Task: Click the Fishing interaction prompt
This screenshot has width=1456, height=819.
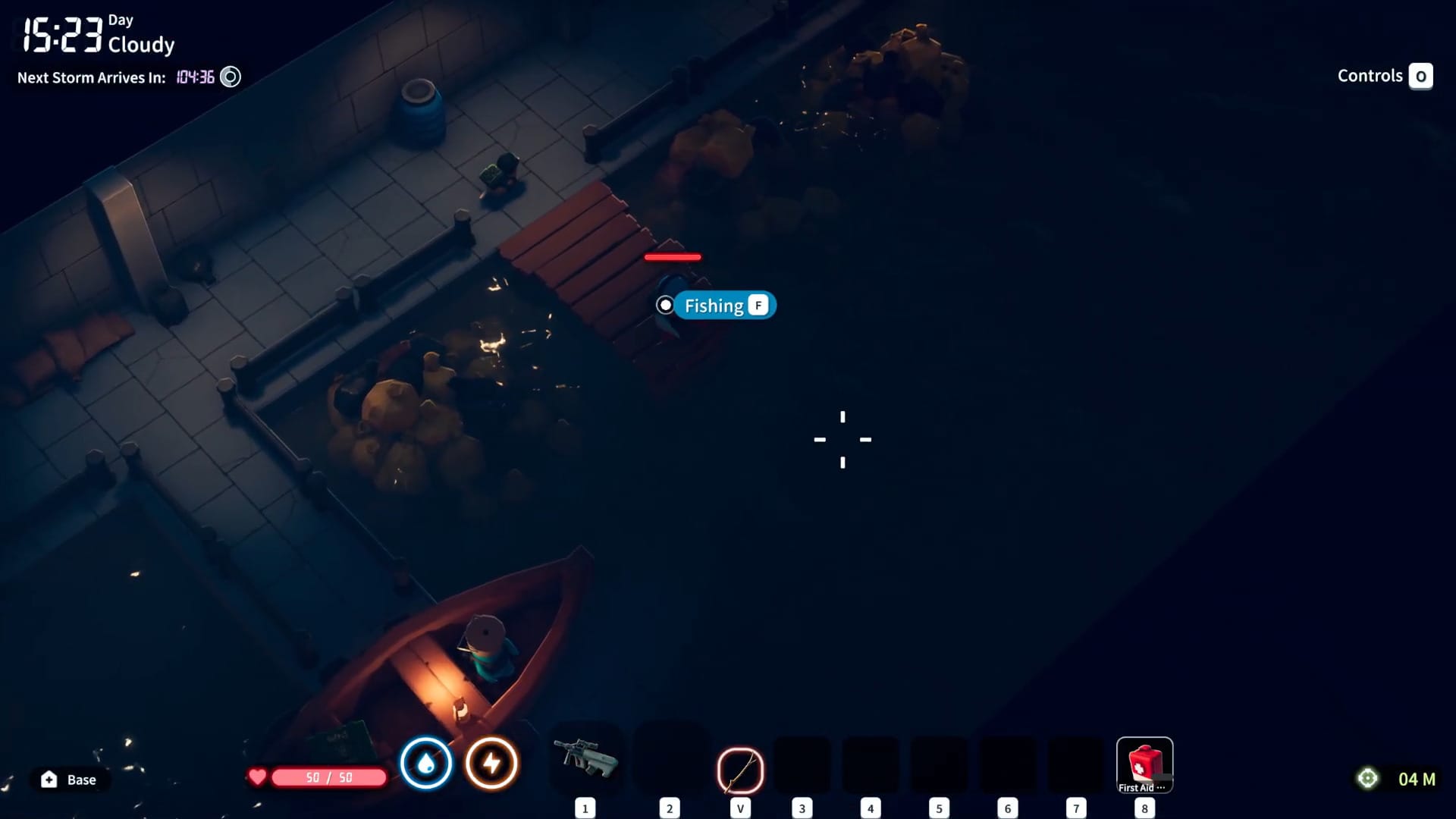Action: (x=715, y=305)
